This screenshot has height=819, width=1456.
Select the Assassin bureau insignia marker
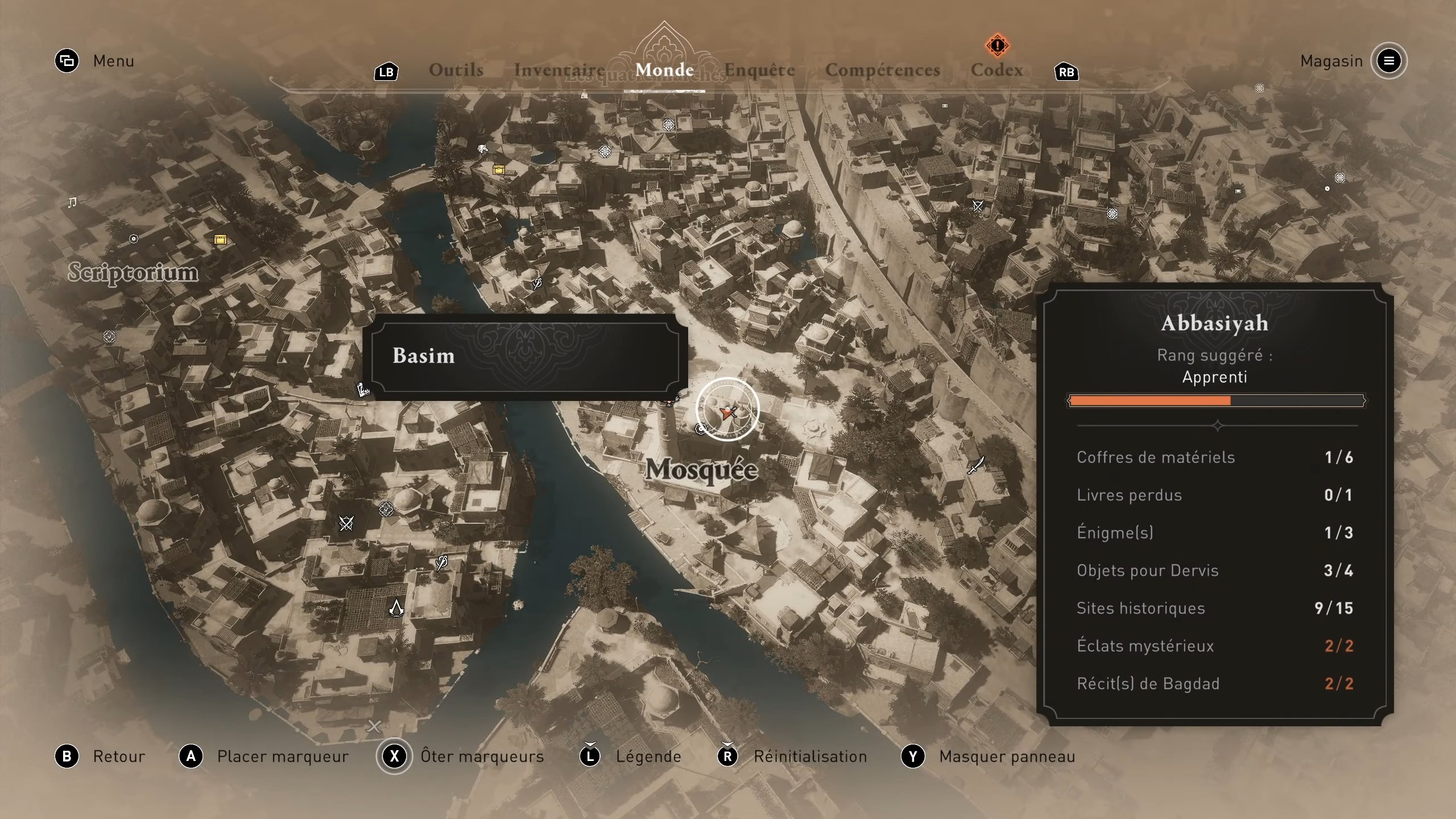pyautogui.click(x=396, y=608)
